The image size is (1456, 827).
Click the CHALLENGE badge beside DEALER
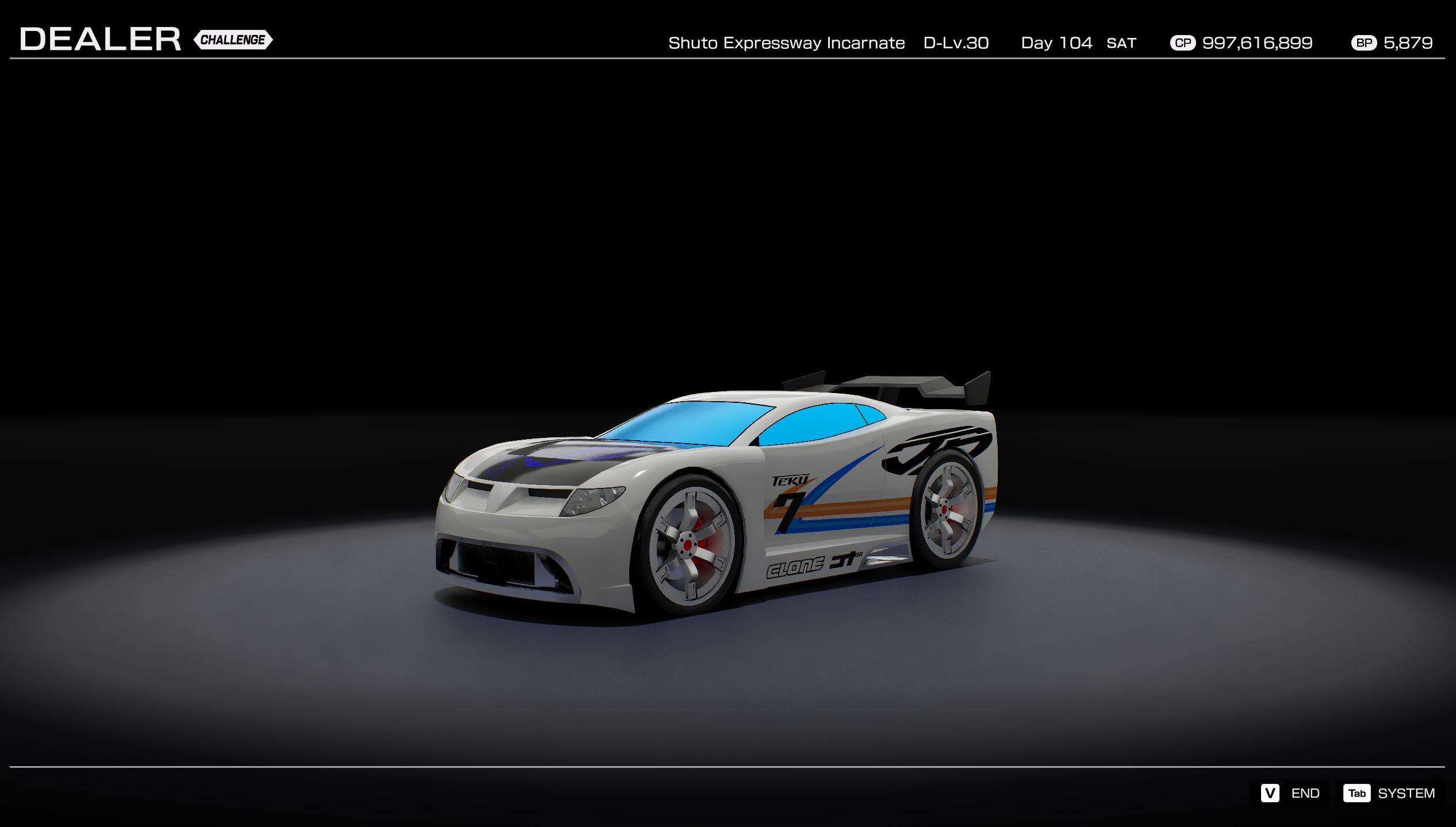click(x=234, y=40)
